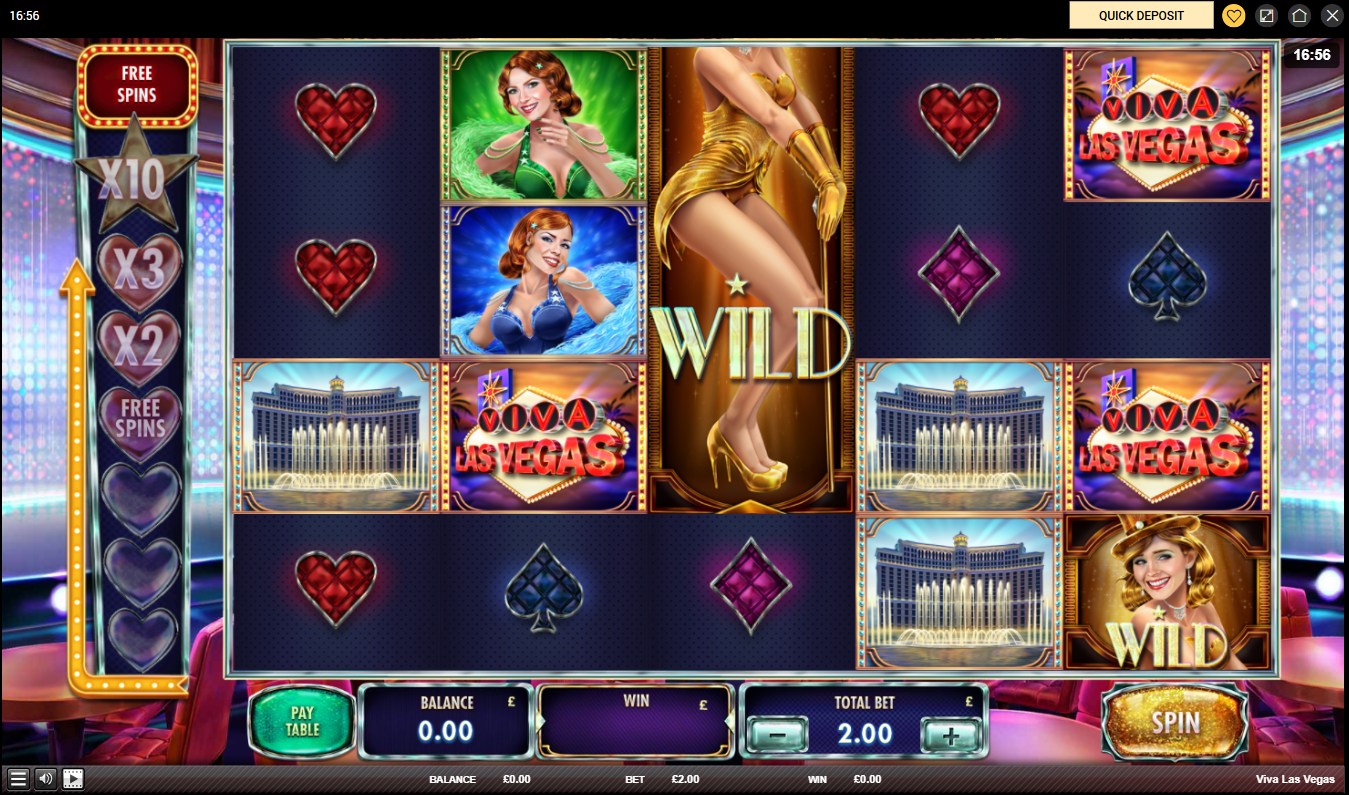Click the X3 heart multiplier
This screenshot has width=1349, height=795.
pyautogui.click(x=137, y=267)
